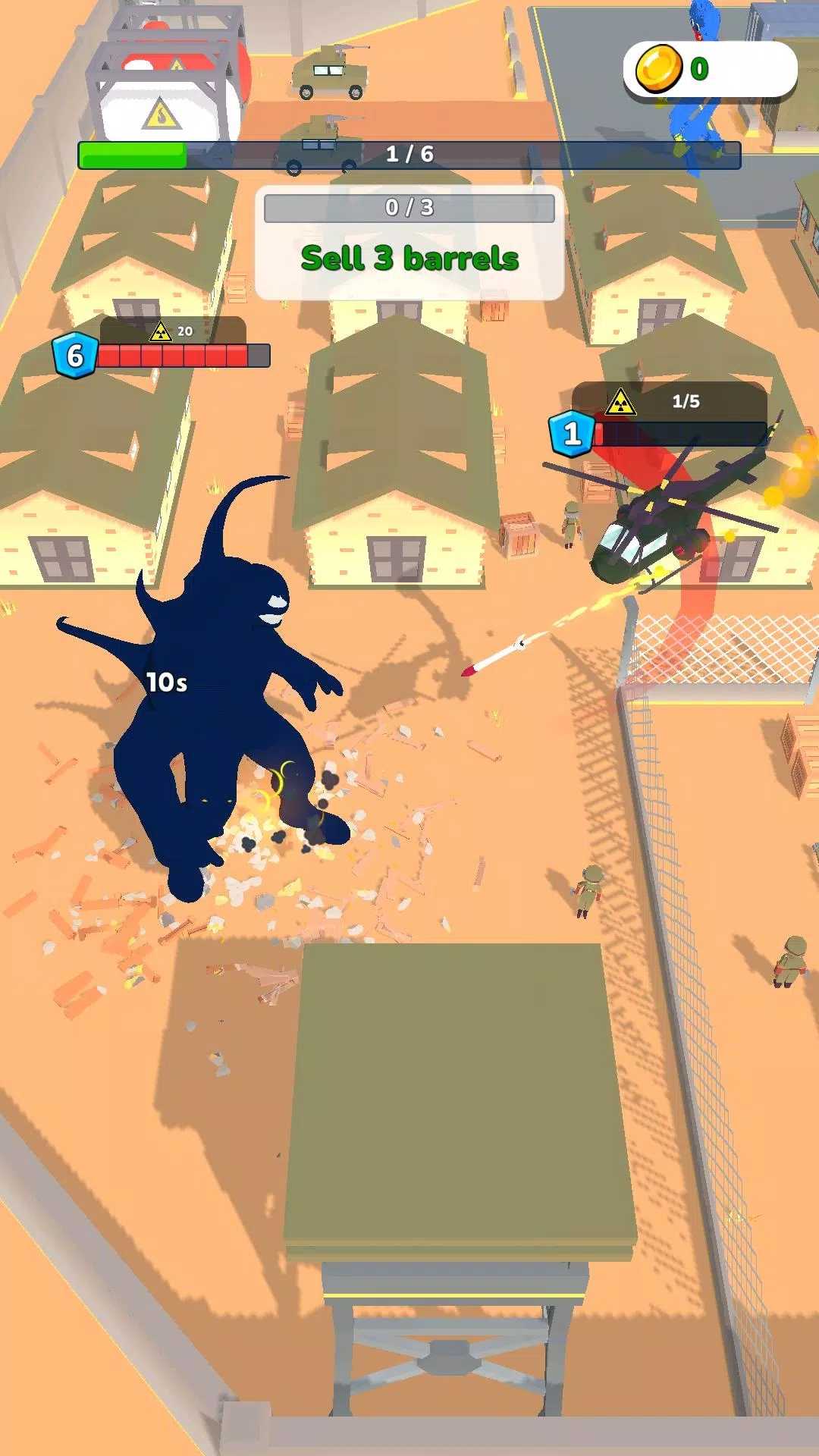The image size is (819, 1456).
Task: Tap the Sell 3 barrels objective panel
Action: tap(409, 243)
